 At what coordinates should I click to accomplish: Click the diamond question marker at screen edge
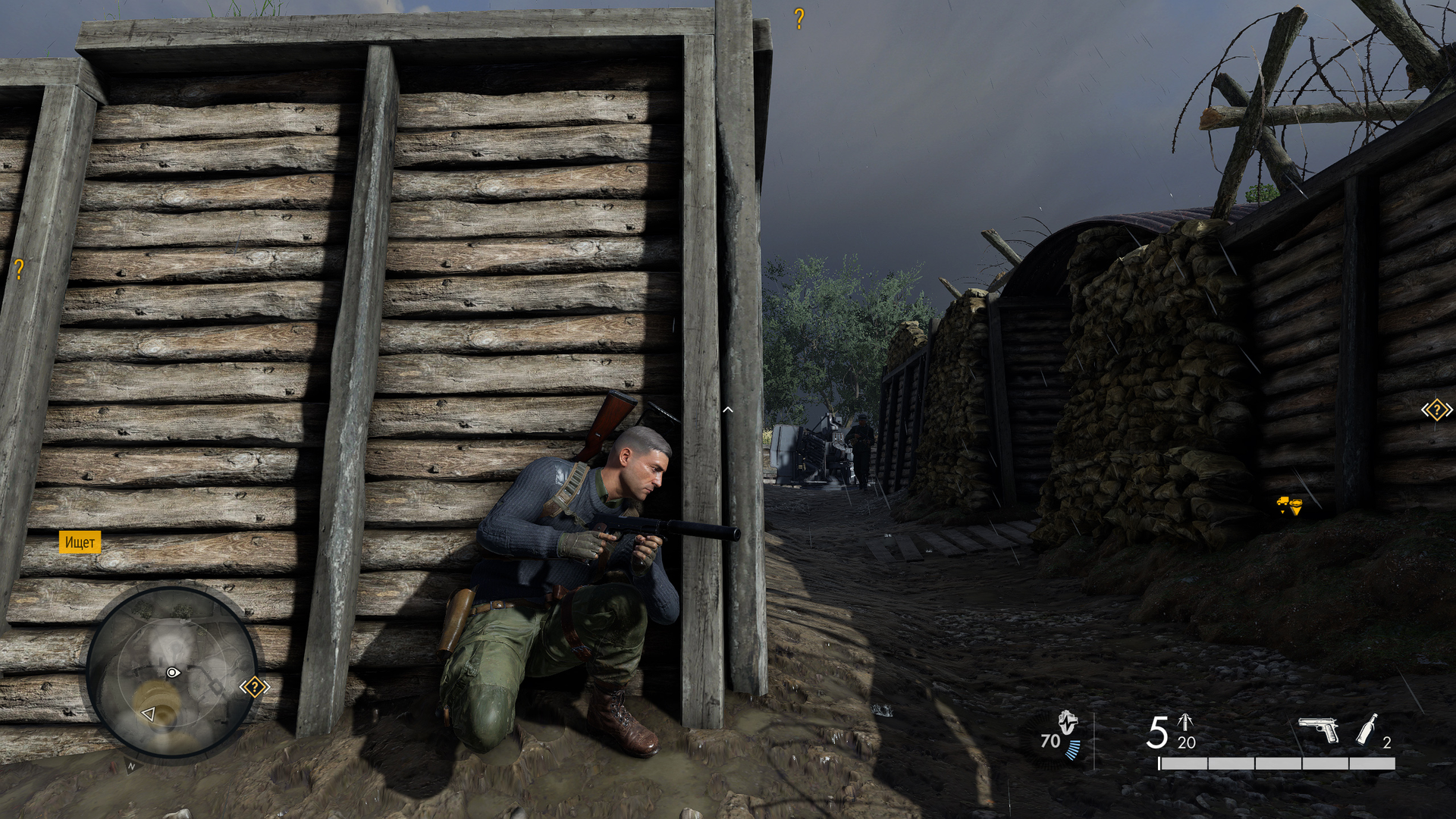[x=1436, y=410]
